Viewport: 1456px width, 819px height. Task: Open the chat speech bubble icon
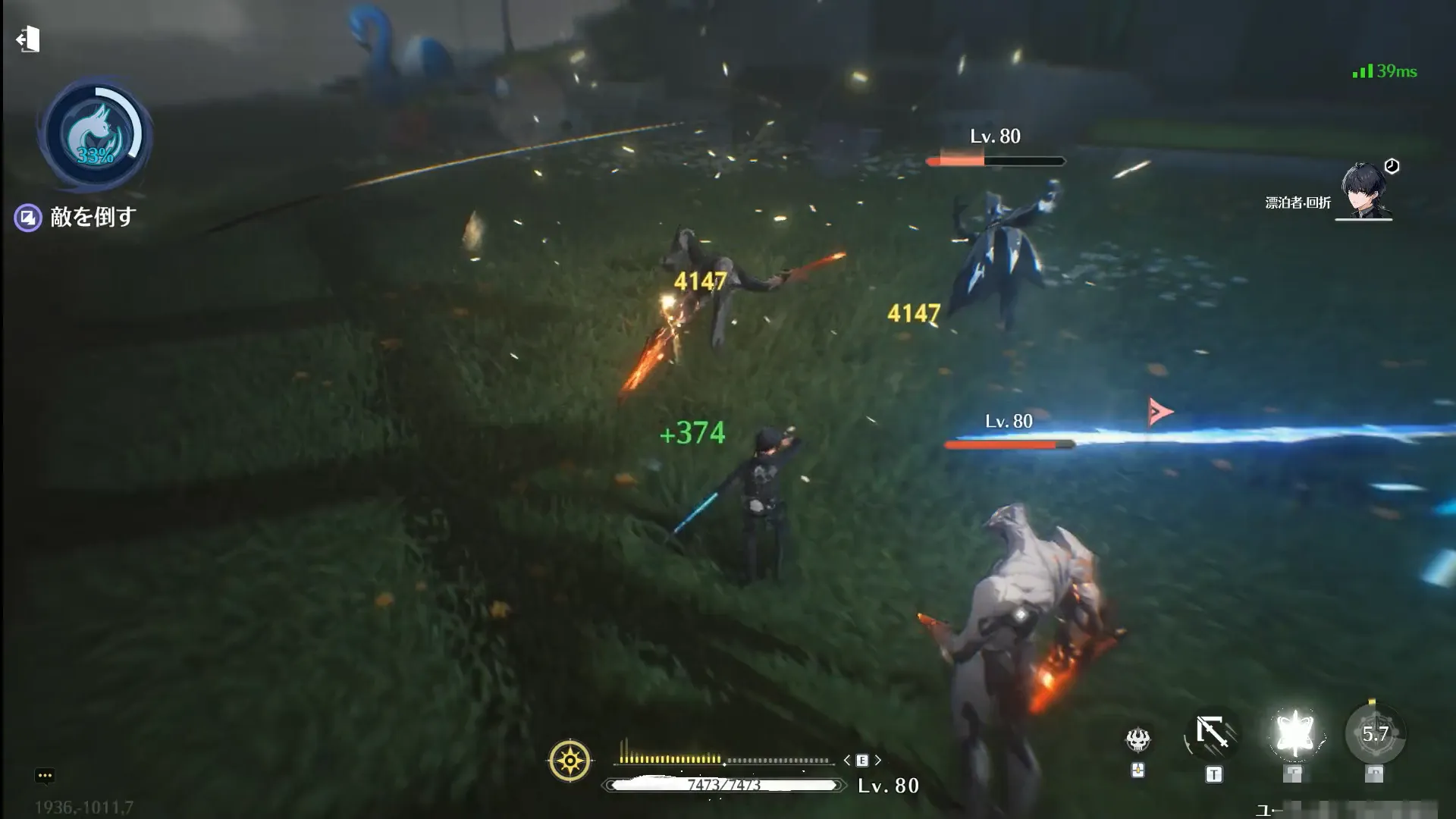pyautogui.click(x=44, y=775)
